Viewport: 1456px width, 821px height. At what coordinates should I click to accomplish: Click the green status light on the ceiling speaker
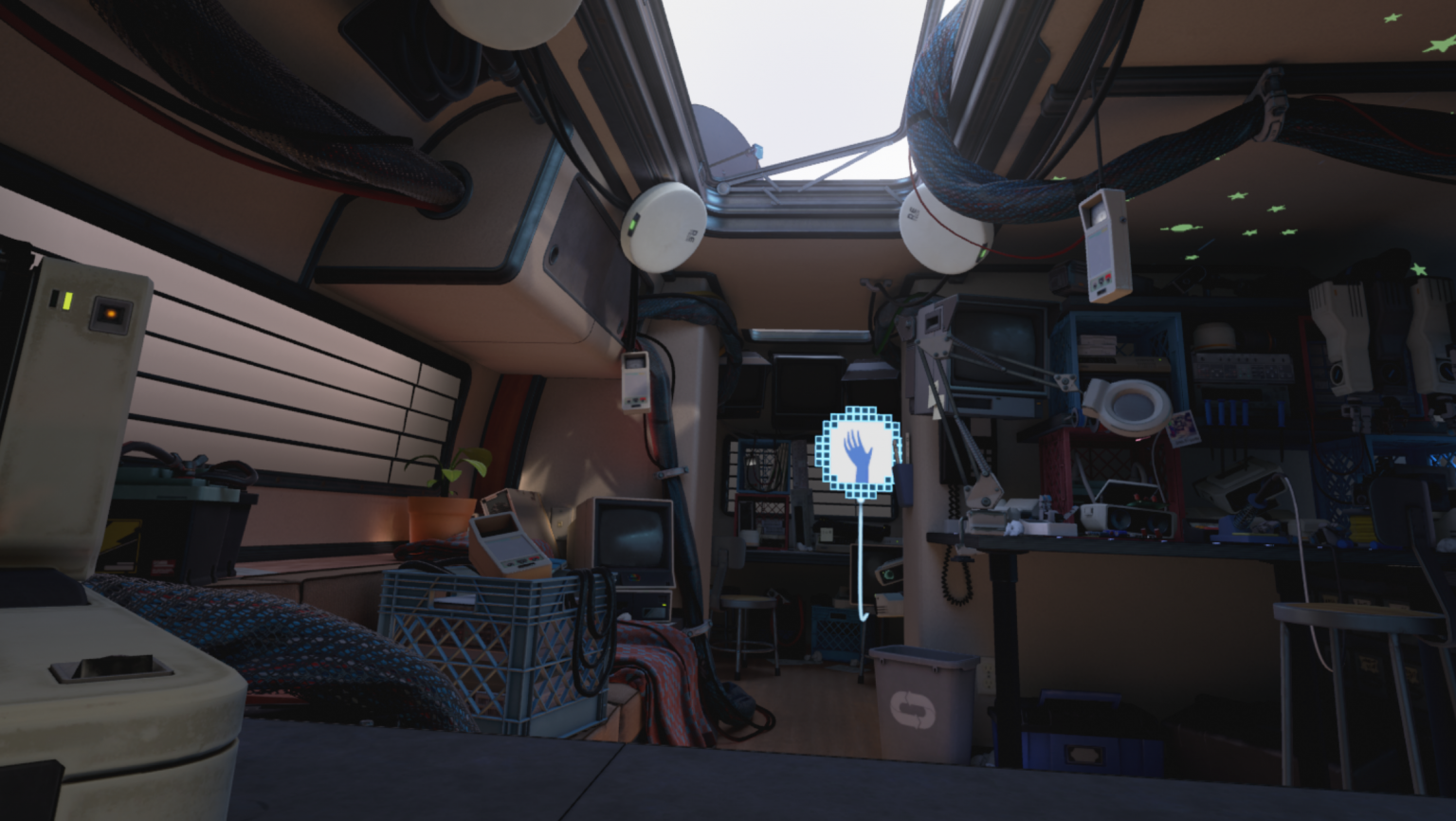coord(634,223)
